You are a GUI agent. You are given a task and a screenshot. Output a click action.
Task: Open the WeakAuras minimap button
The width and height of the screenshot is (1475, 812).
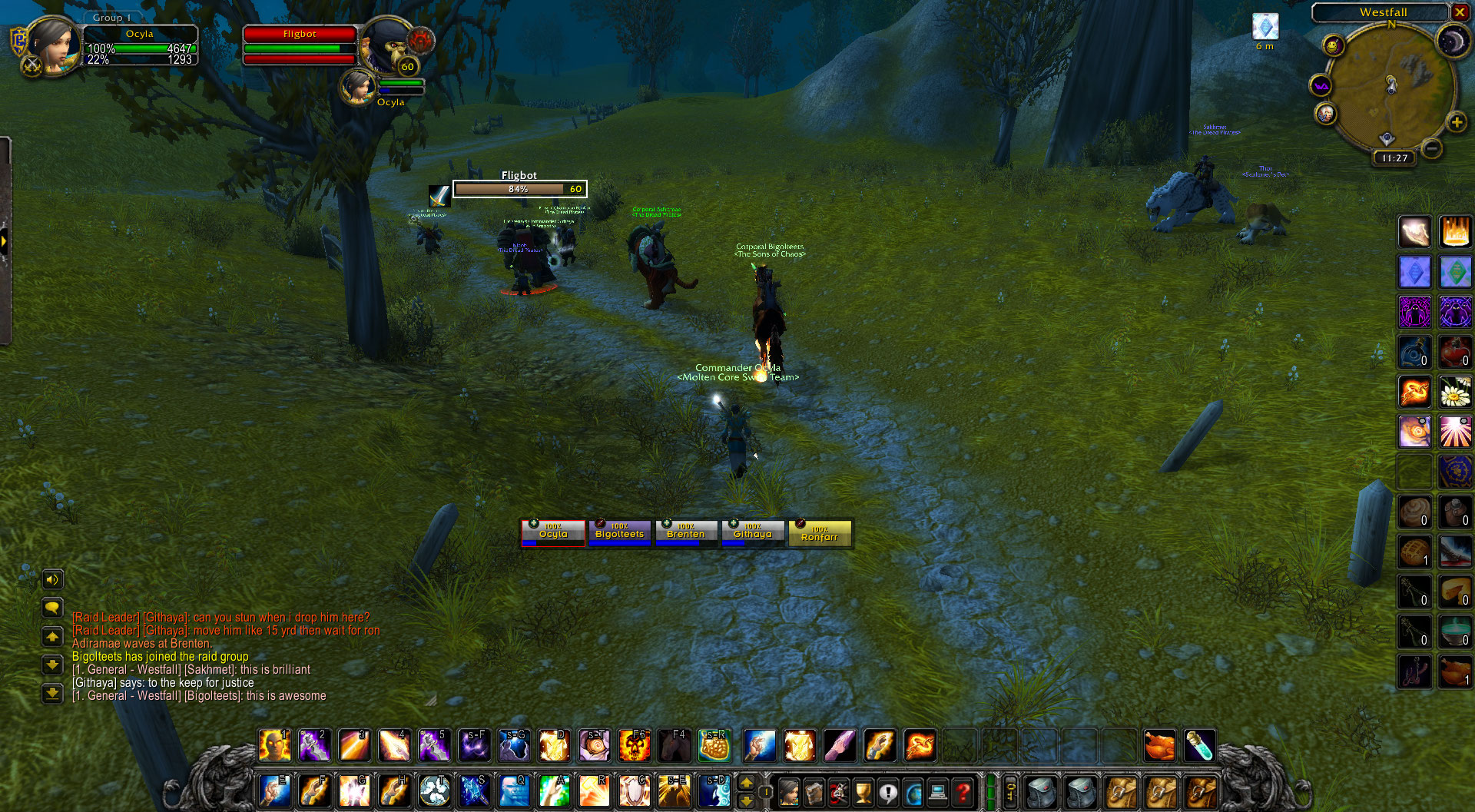1321,85
